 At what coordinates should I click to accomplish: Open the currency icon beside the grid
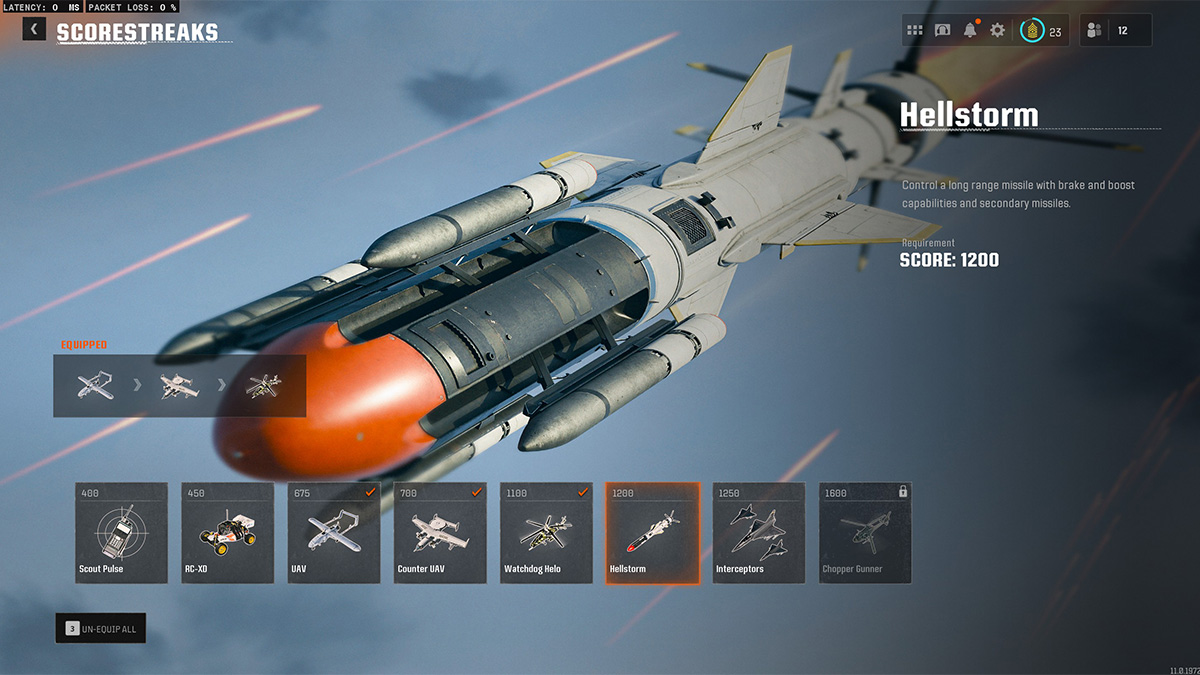pos(942,30)
